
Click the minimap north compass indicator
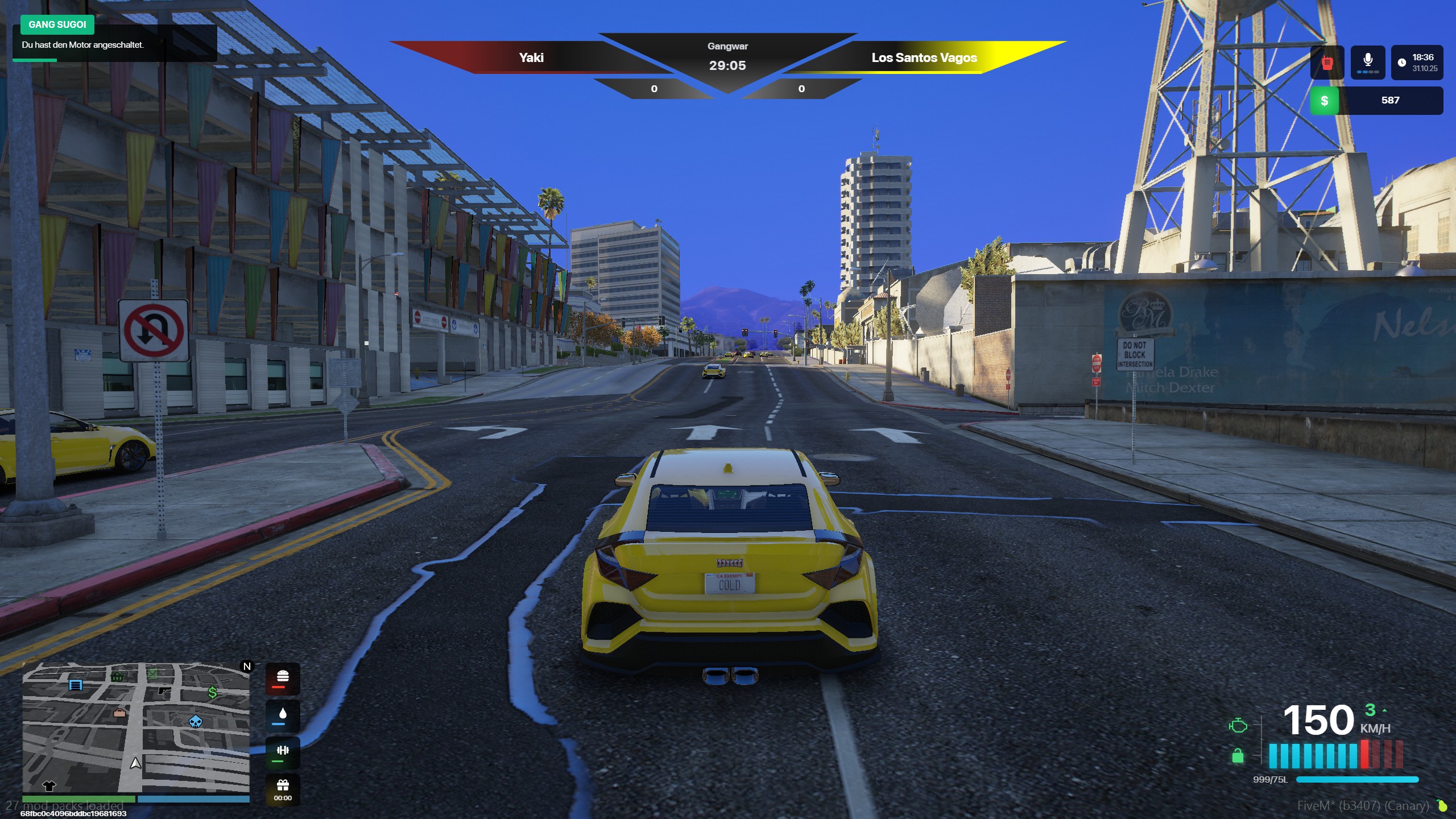(x=247, y=666)
